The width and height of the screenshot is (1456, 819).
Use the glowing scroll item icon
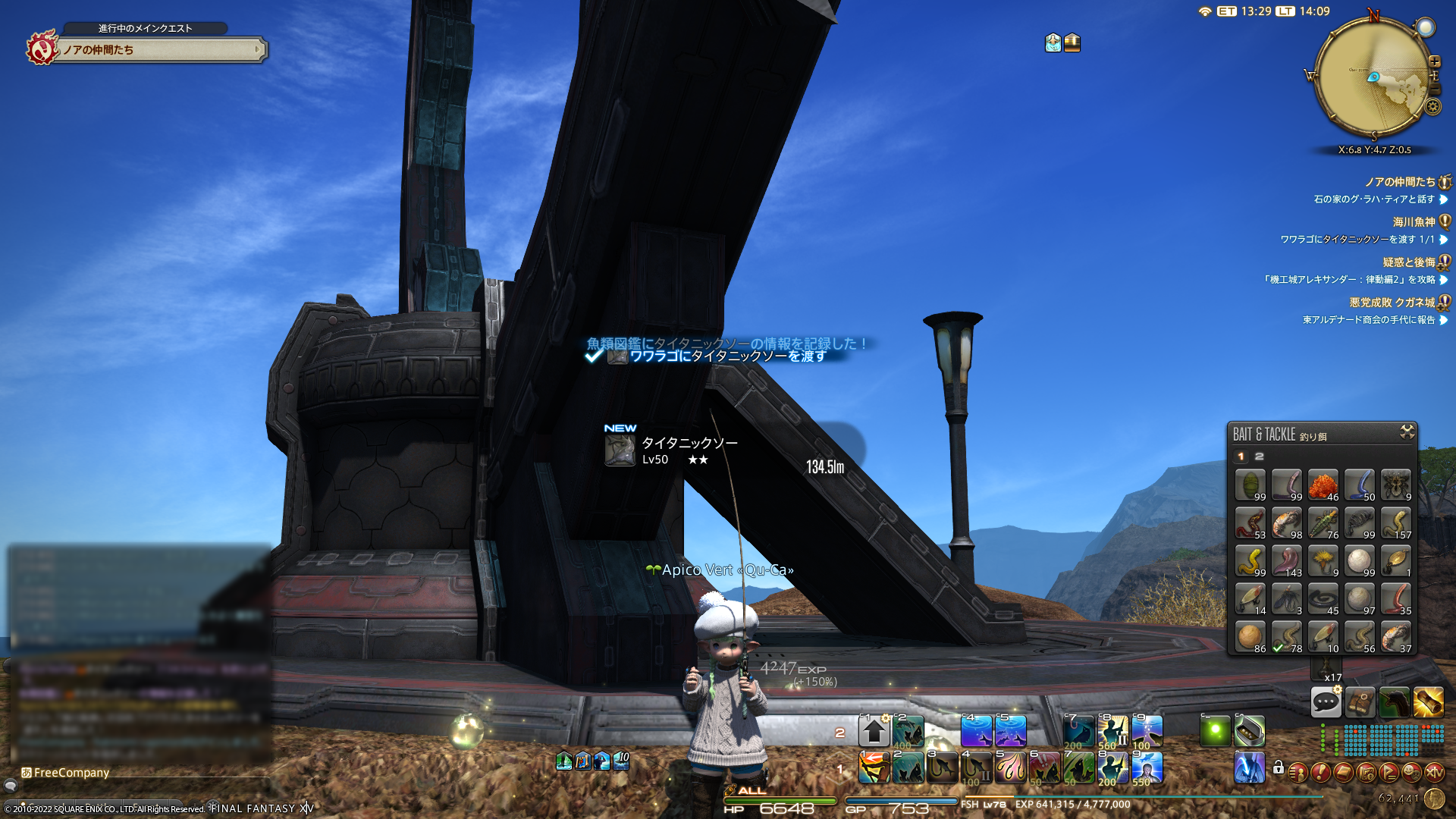[1428, 702]
